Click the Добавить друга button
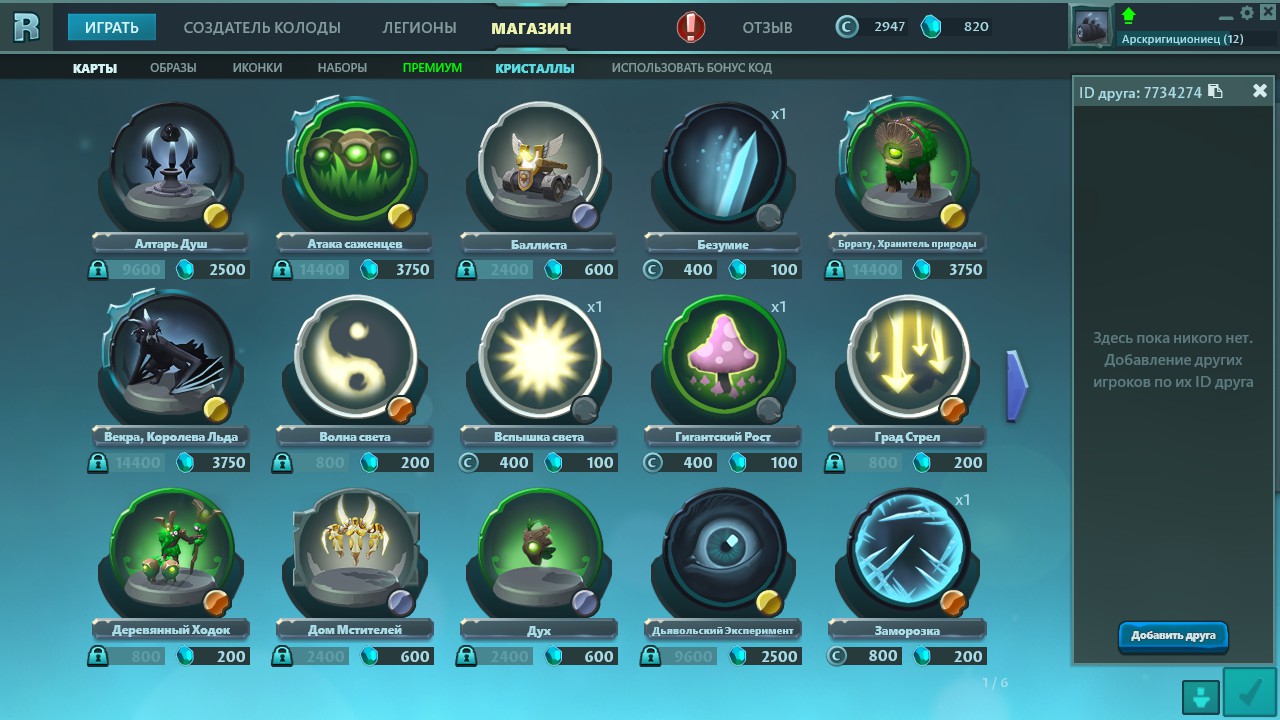Viewport: 1280px width, 720px height. tap(1172, 636)
